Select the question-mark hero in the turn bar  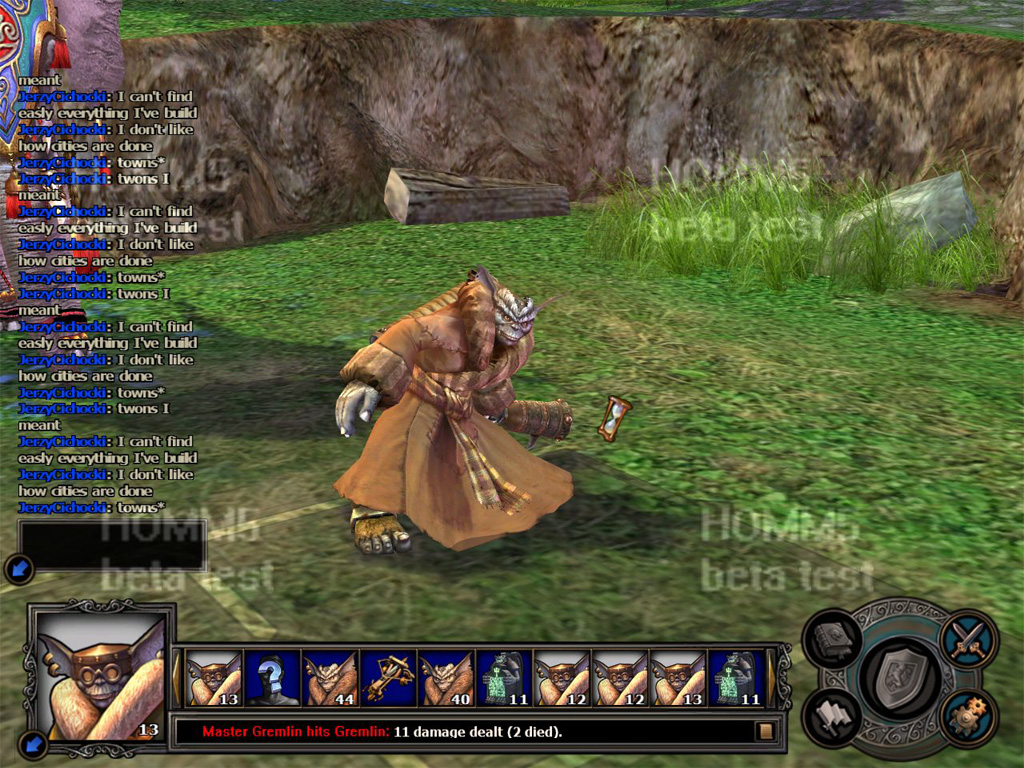tap(273, 677)
